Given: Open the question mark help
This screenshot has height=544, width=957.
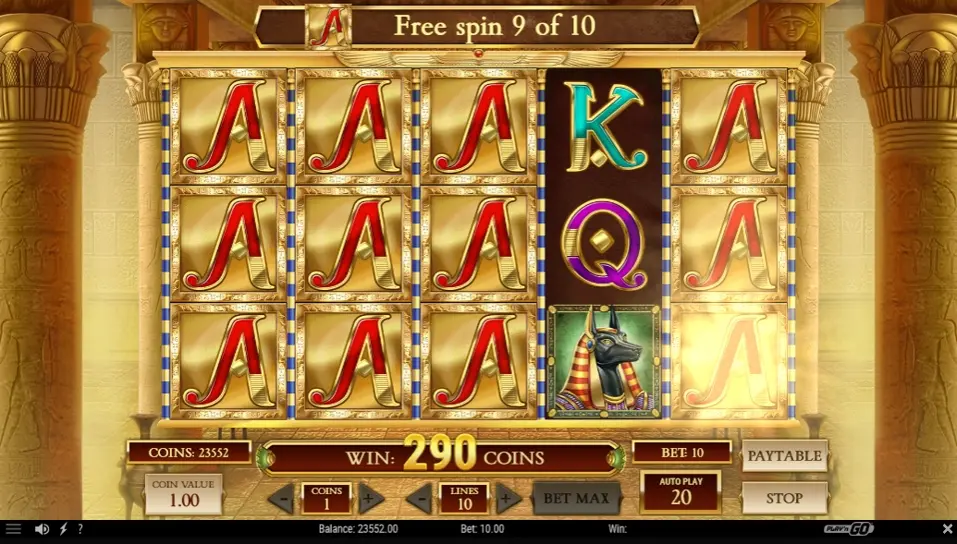Looking at the screenshot, I should pyautogui.click(x=80, y=529).
